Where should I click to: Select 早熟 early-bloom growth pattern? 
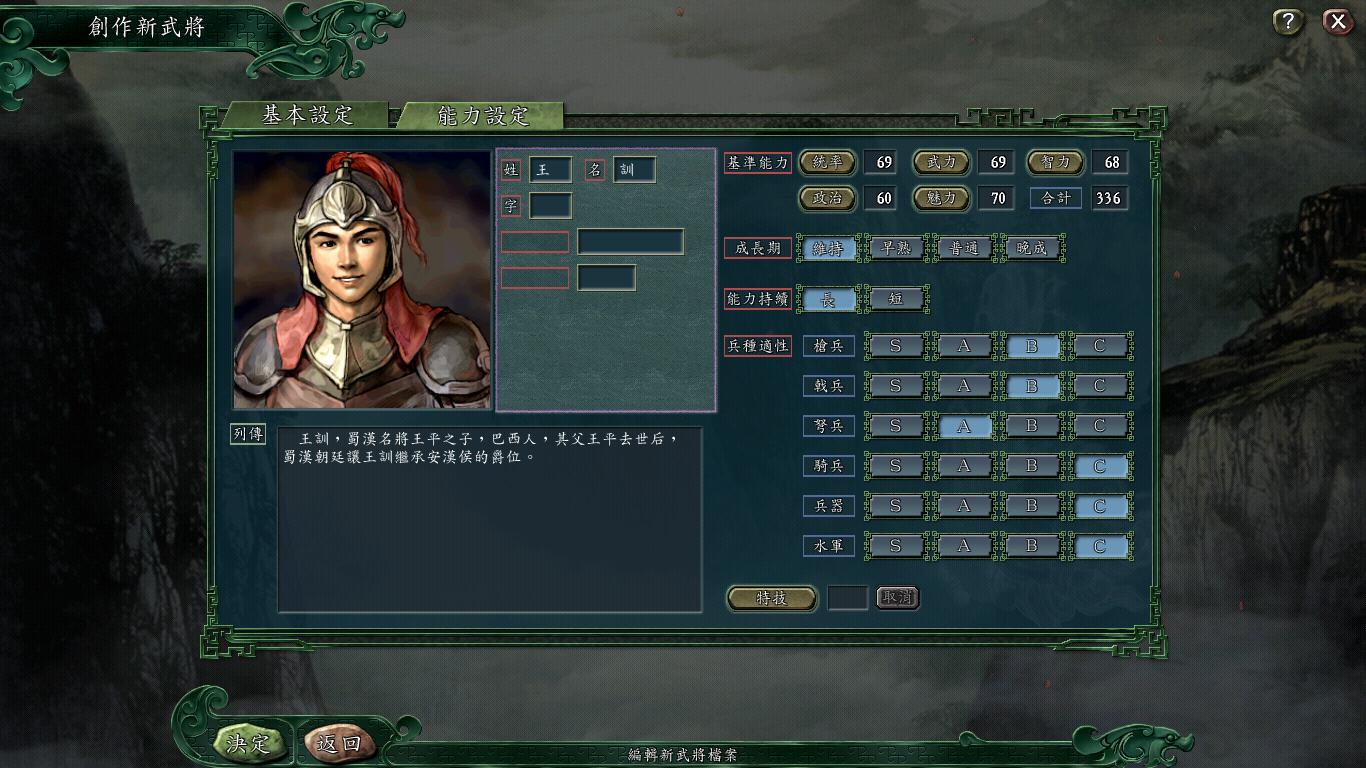coord(896,248)
